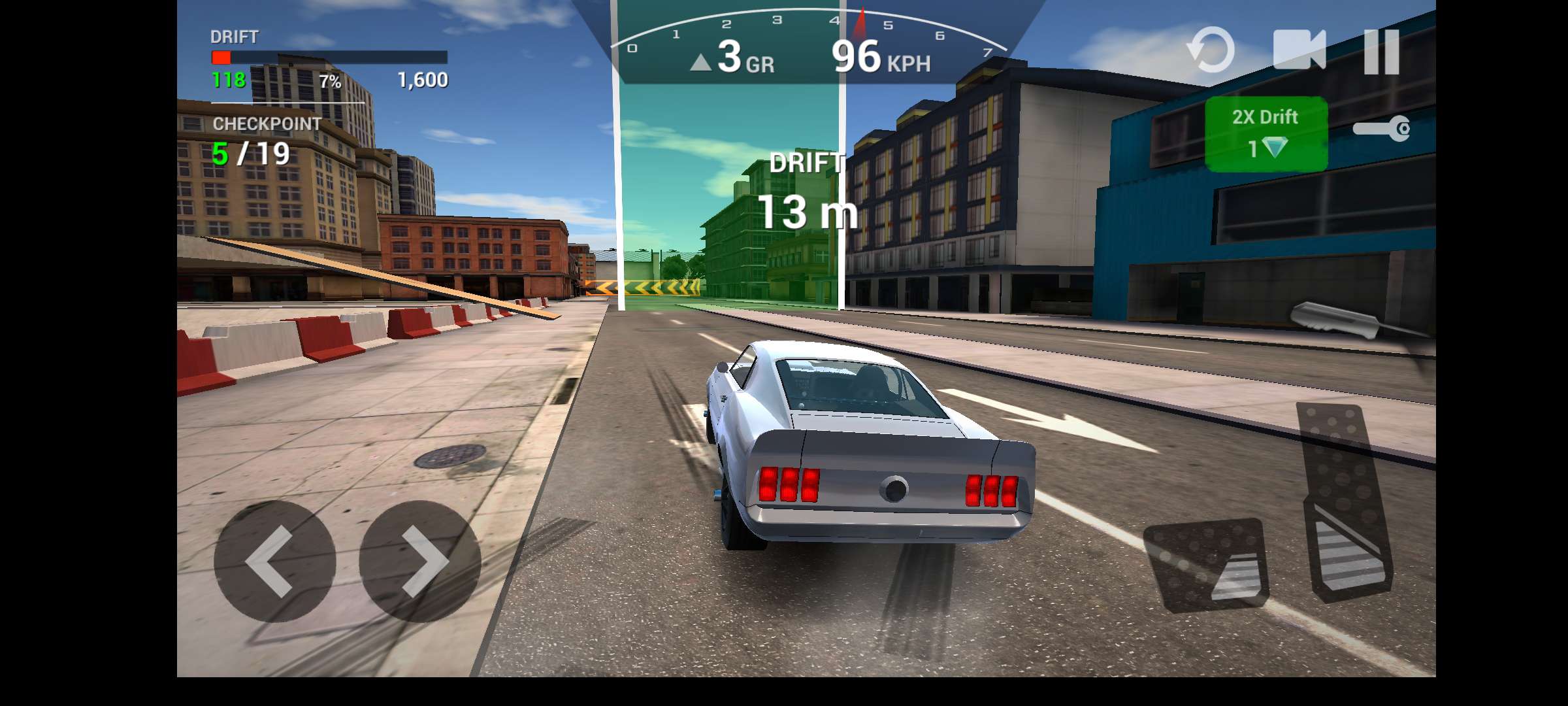Expand the gear indicator arrow above 3GR
The height and width of the screenshot is (706, 1568).
click(700, 63)
